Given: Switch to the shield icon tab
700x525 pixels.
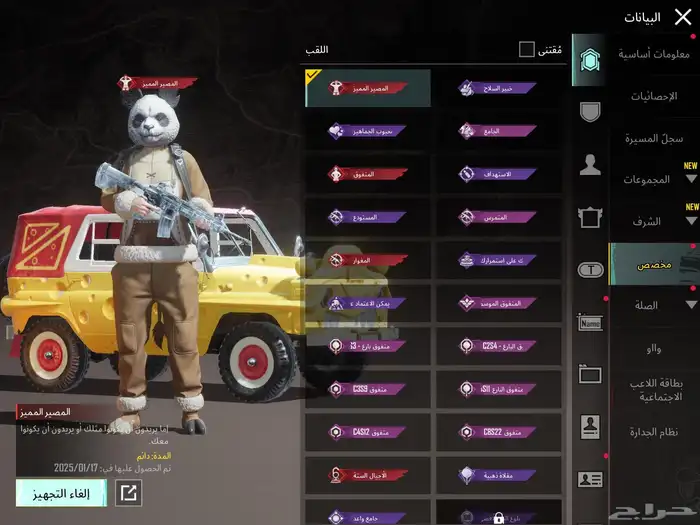Looking at the screenshot, I should (590, 111).
